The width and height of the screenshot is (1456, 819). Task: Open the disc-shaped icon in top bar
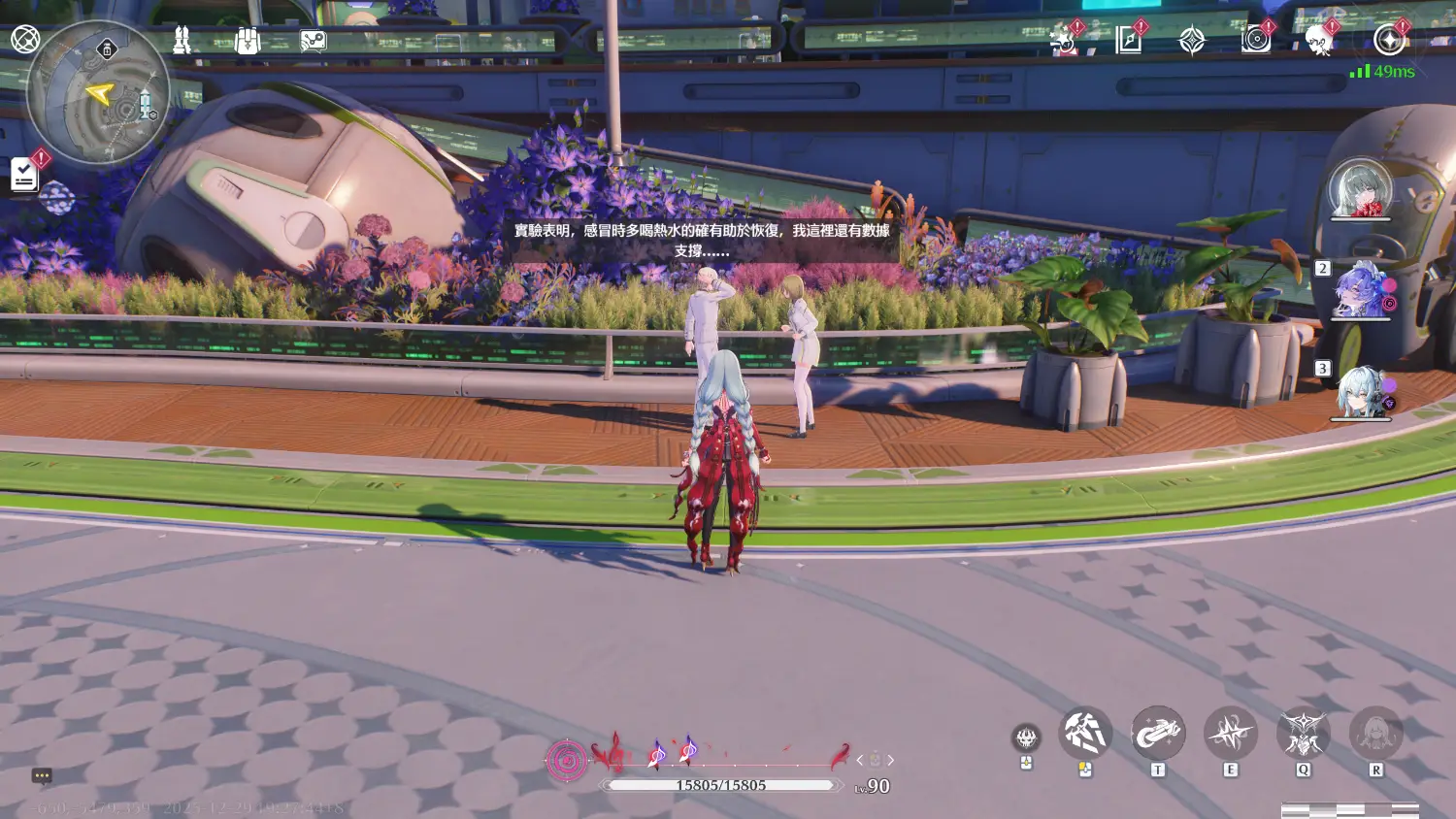[x=1256, y=40]
